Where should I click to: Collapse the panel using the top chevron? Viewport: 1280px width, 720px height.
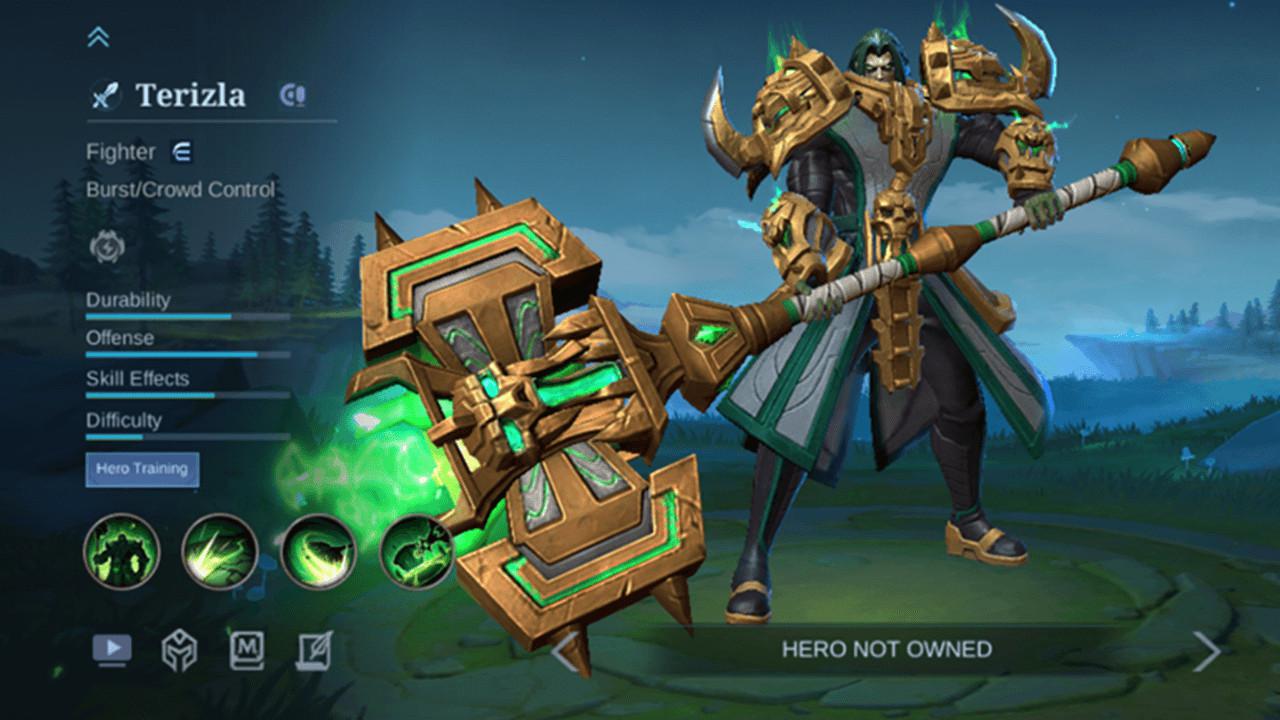pos(97,34)
